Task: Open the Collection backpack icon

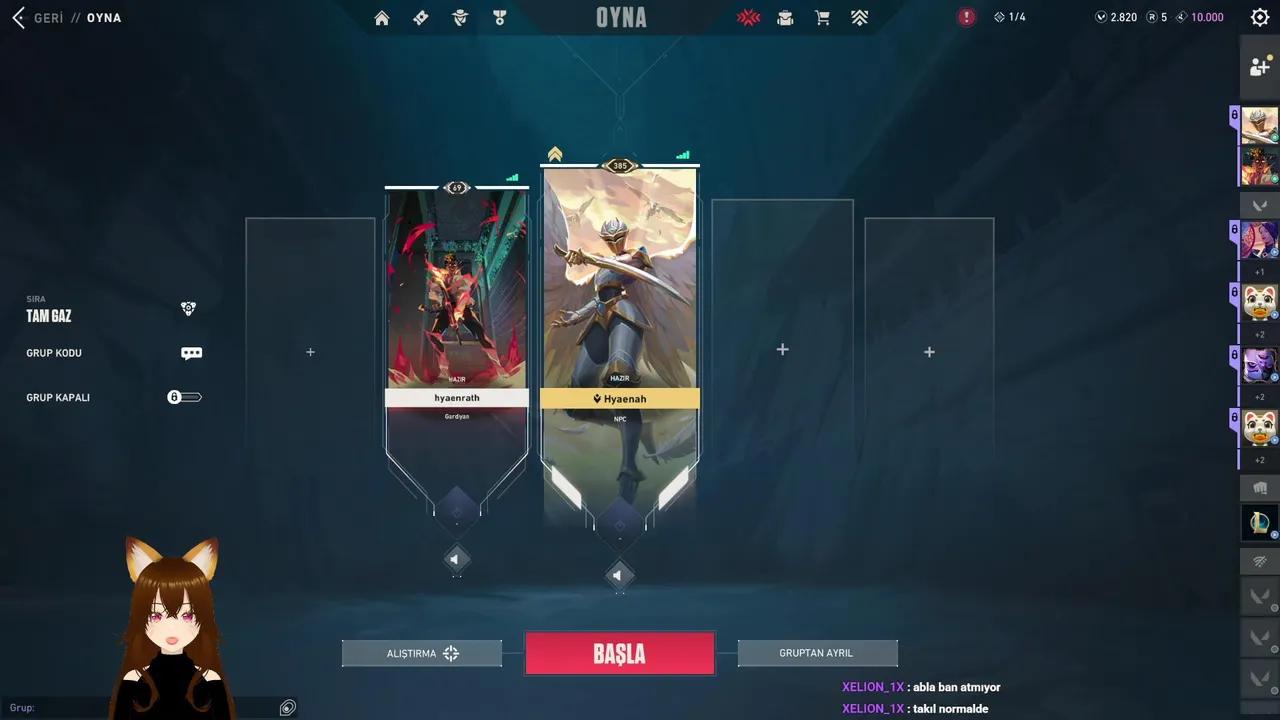Action: tap(785, 17)
